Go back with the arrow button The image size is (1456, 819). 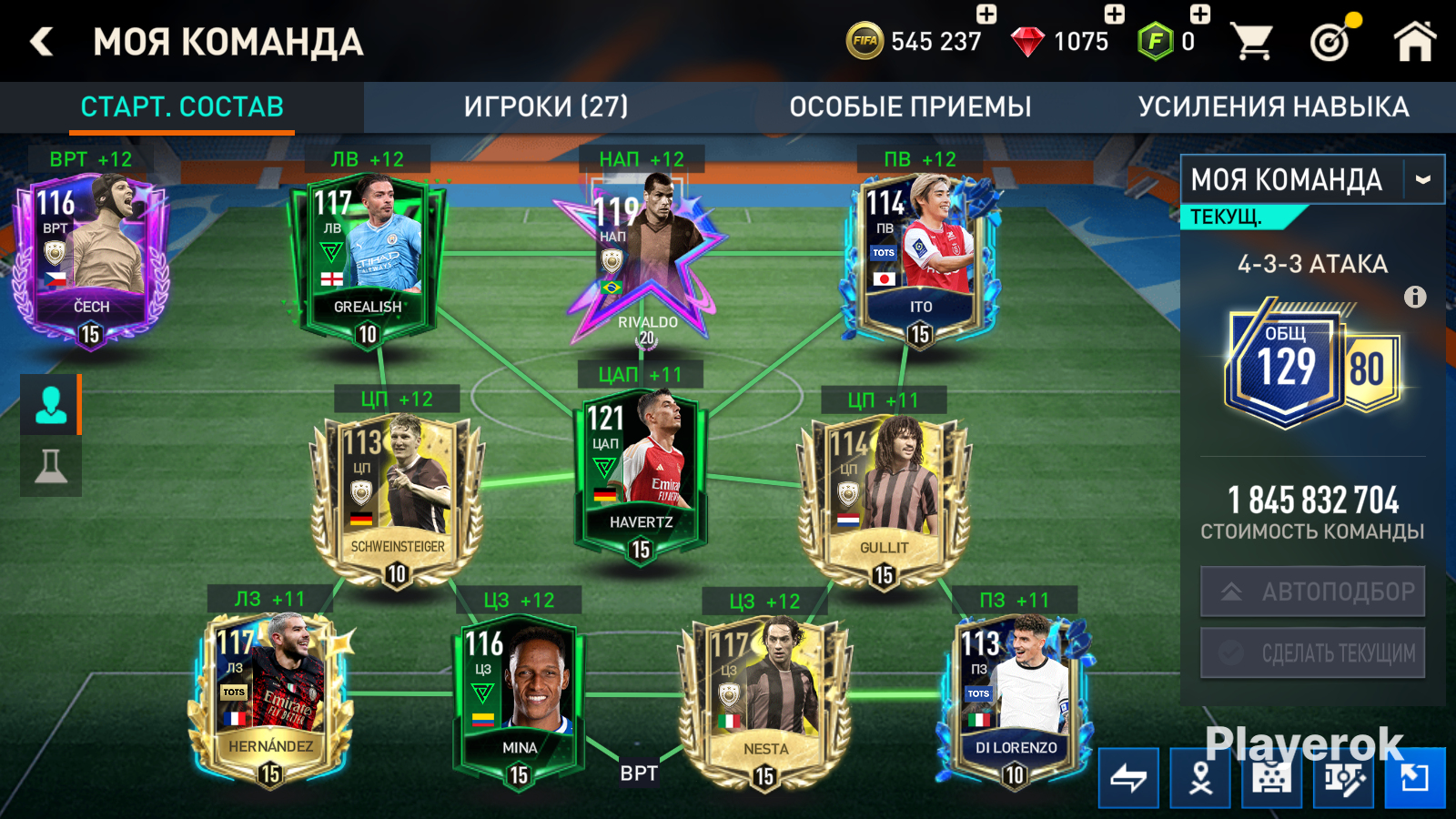pyautogui.click(x=42, y=42)
